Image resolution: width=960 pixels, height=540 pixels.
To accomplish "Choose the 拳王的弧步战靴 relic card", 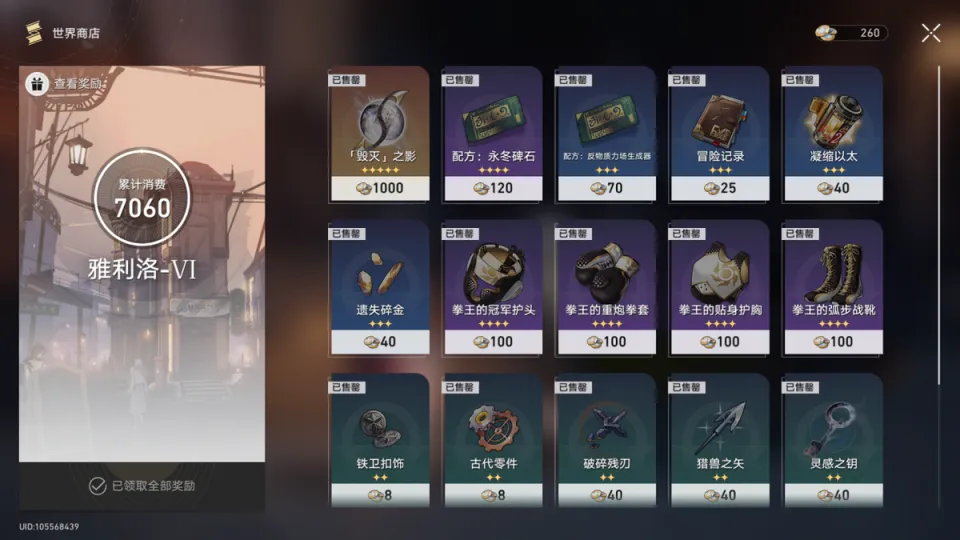I will coord(832,288).
